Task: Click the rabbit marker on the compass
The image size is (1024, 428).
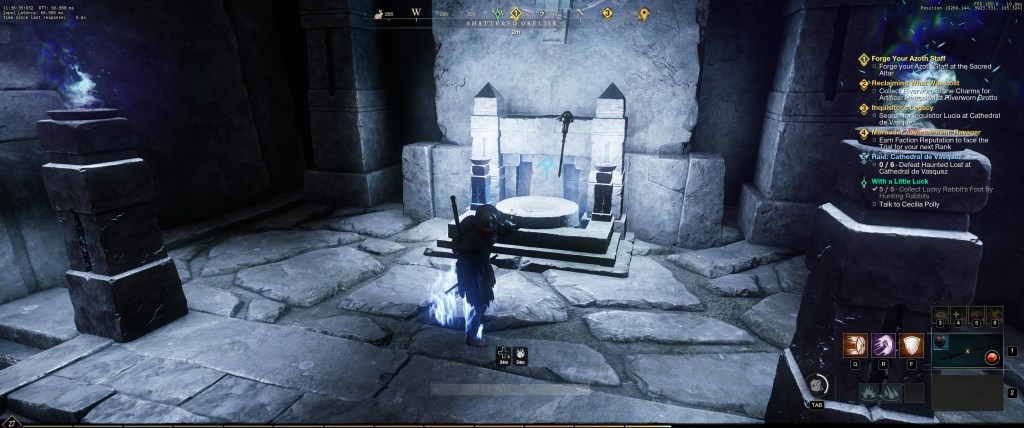Action: [379, 13]
